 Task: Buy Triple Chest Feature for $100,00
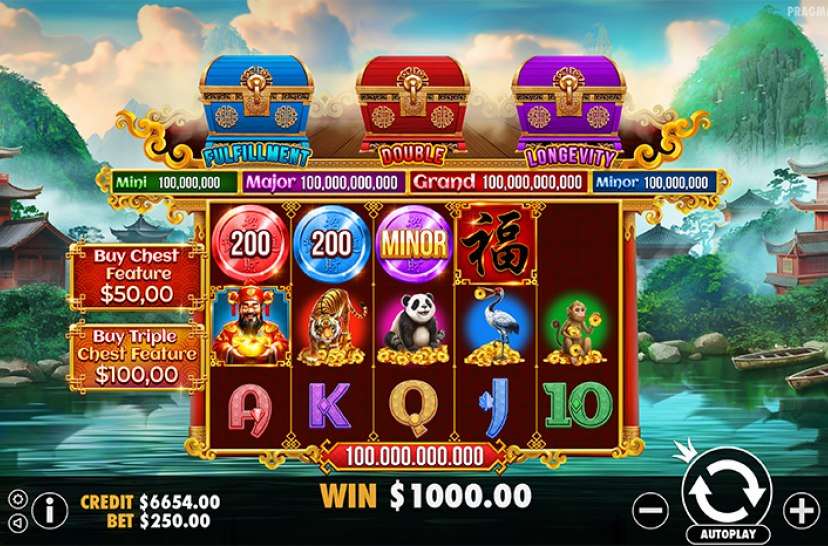coord(136,355)
